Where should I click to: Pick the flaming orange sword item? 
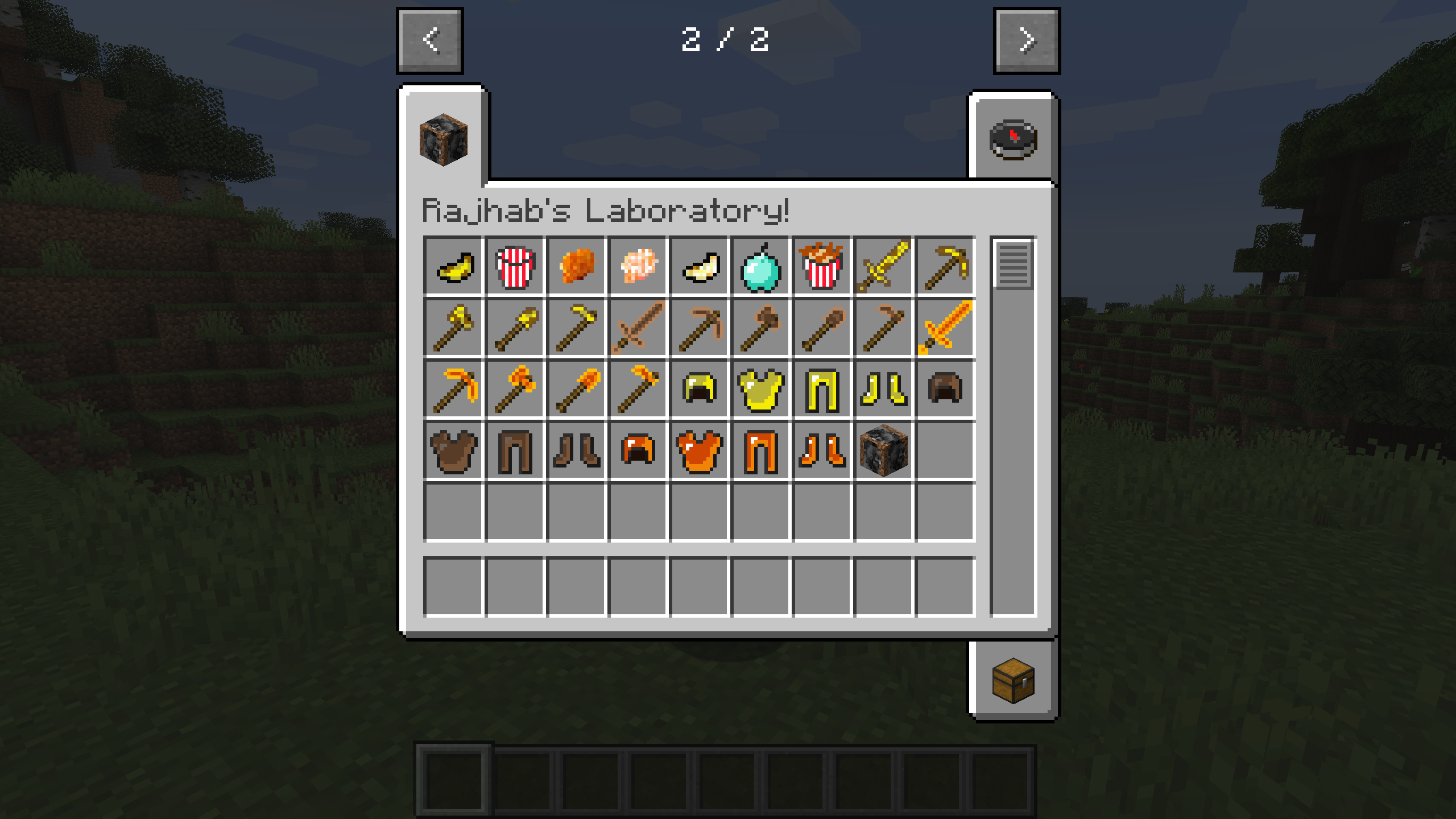pyautogui.click(x=943, y=330)
